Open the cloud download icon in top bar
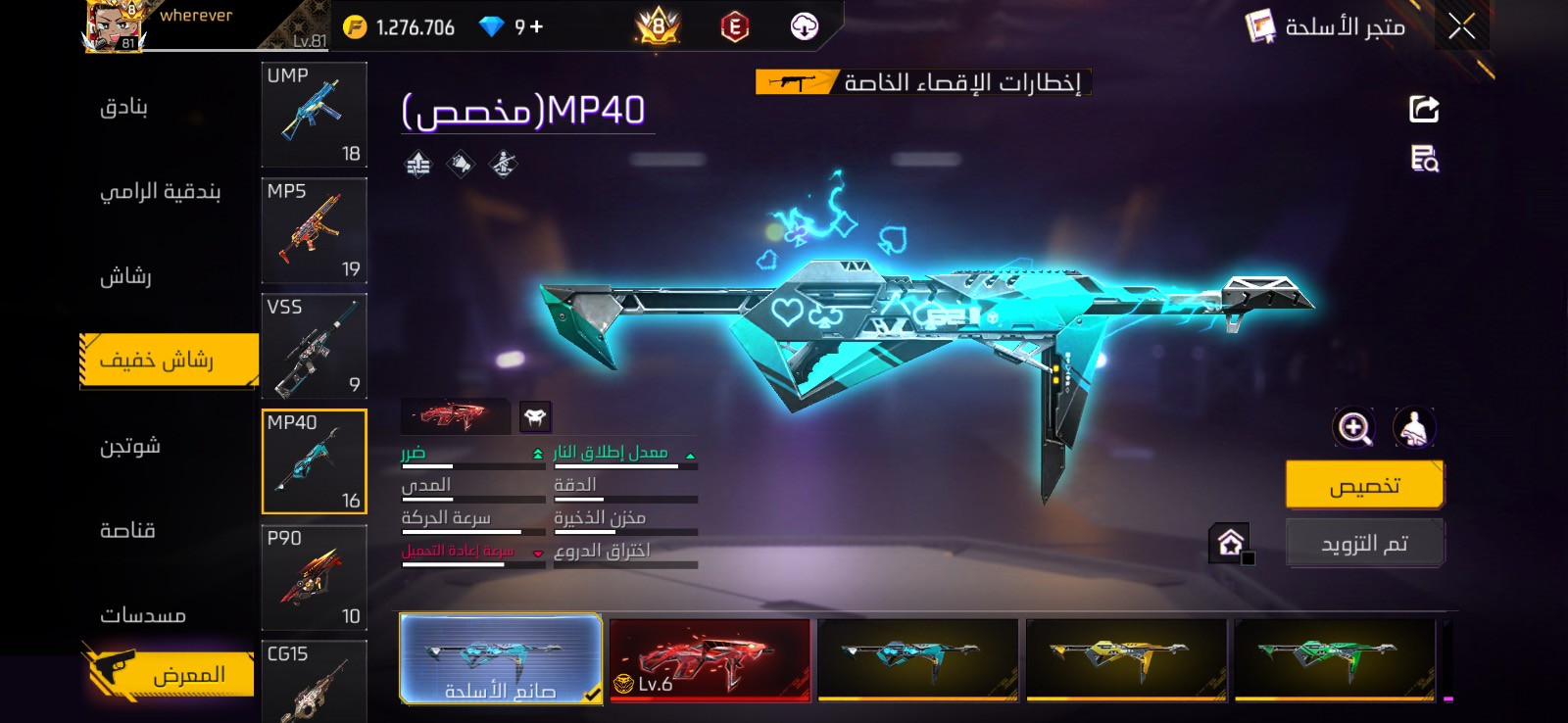 805,26
